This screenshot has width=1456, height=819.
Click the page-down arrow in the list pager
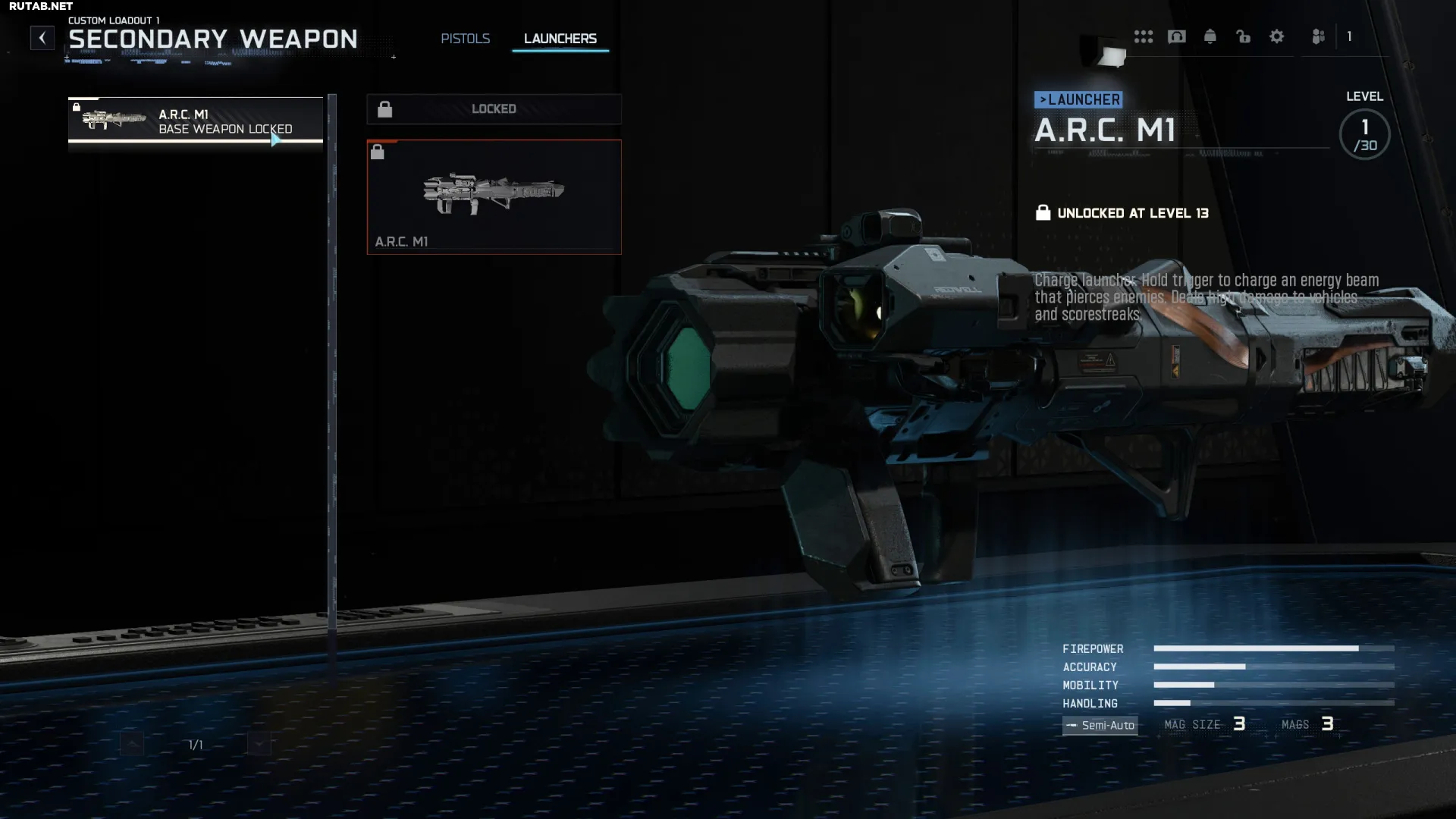click(x=259, y=744)
